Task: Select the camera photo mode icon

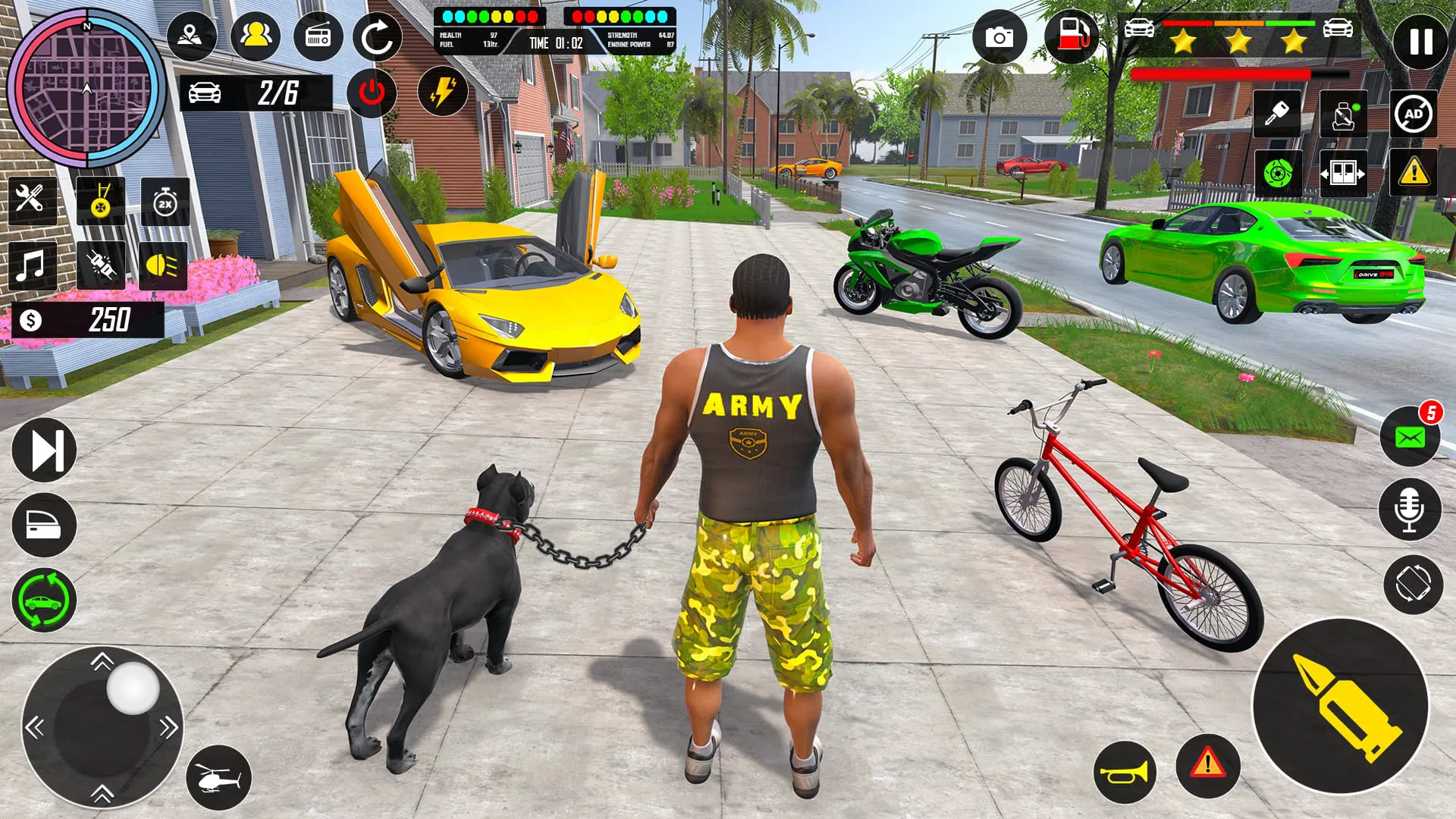Action: [1001, 37]
